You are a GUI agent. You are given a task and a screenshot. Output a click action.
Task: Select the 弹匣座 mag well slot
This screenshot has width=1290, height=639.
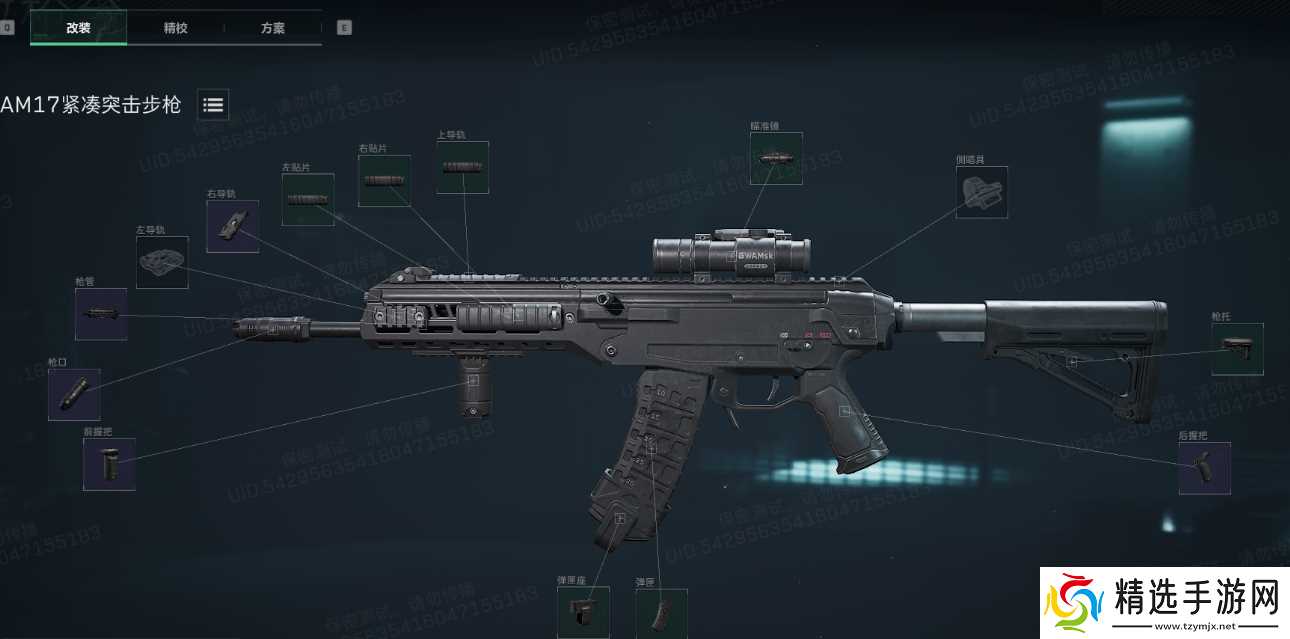click(x=583, y=611)
